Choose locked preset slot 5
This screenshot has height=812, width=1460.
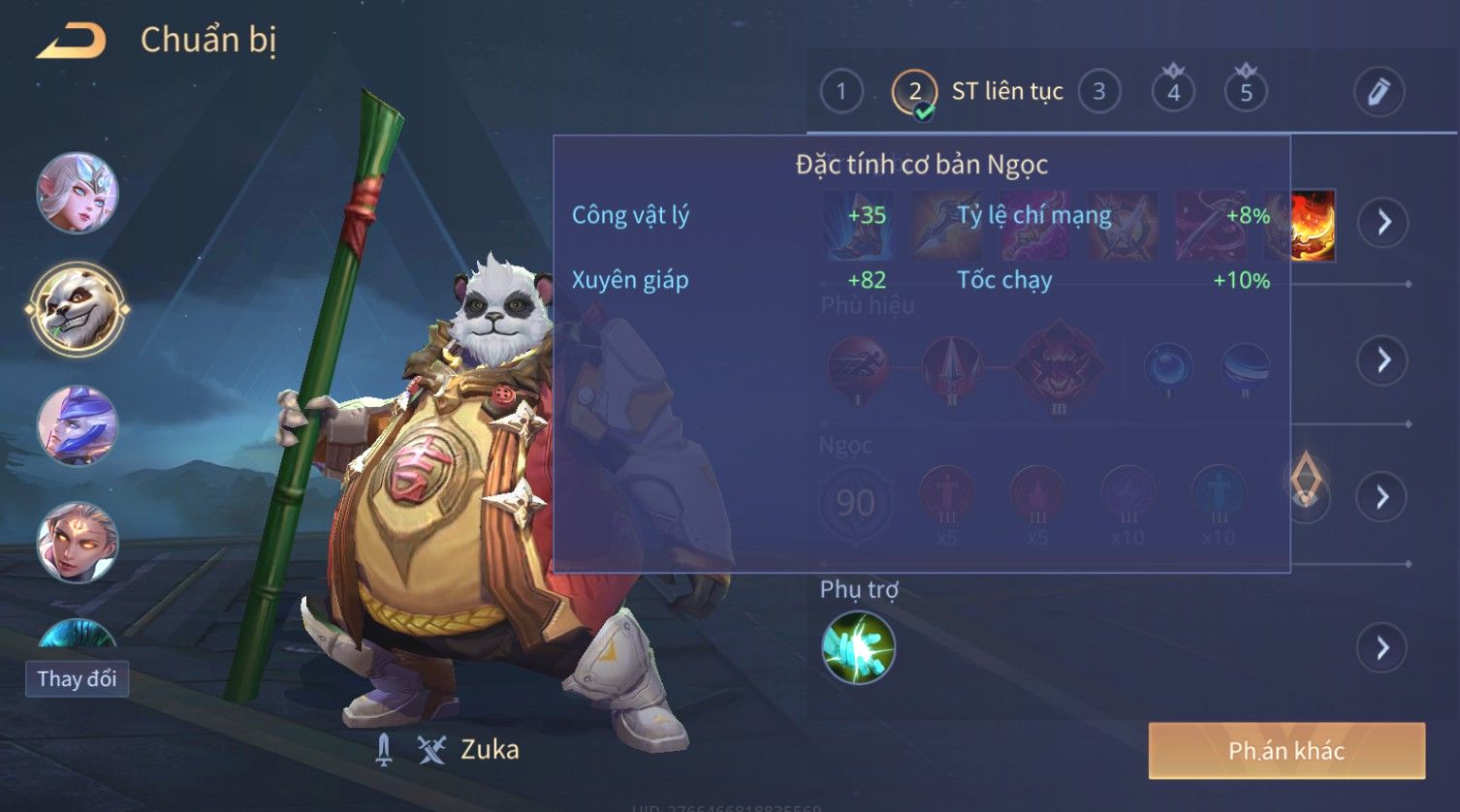(1246, 92)
